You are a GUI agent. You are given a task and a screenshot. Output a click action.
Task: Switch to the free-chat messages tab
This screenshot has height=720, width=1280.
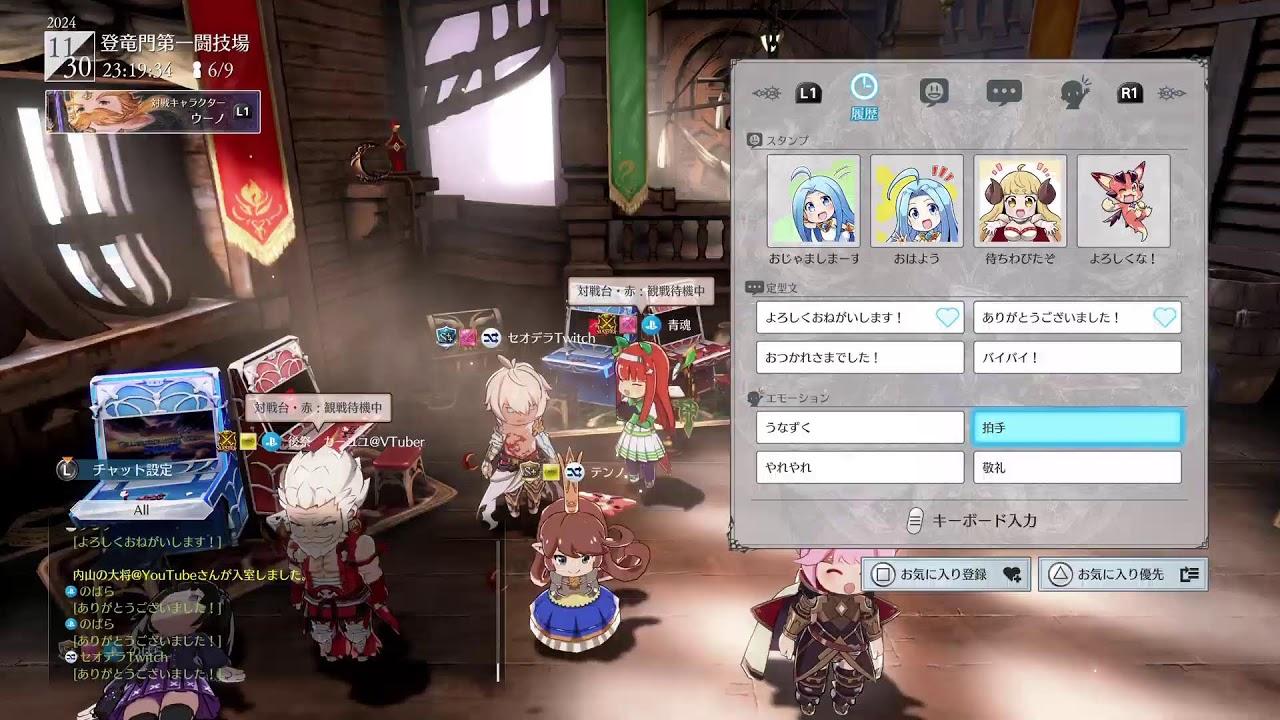[1006, 90]
